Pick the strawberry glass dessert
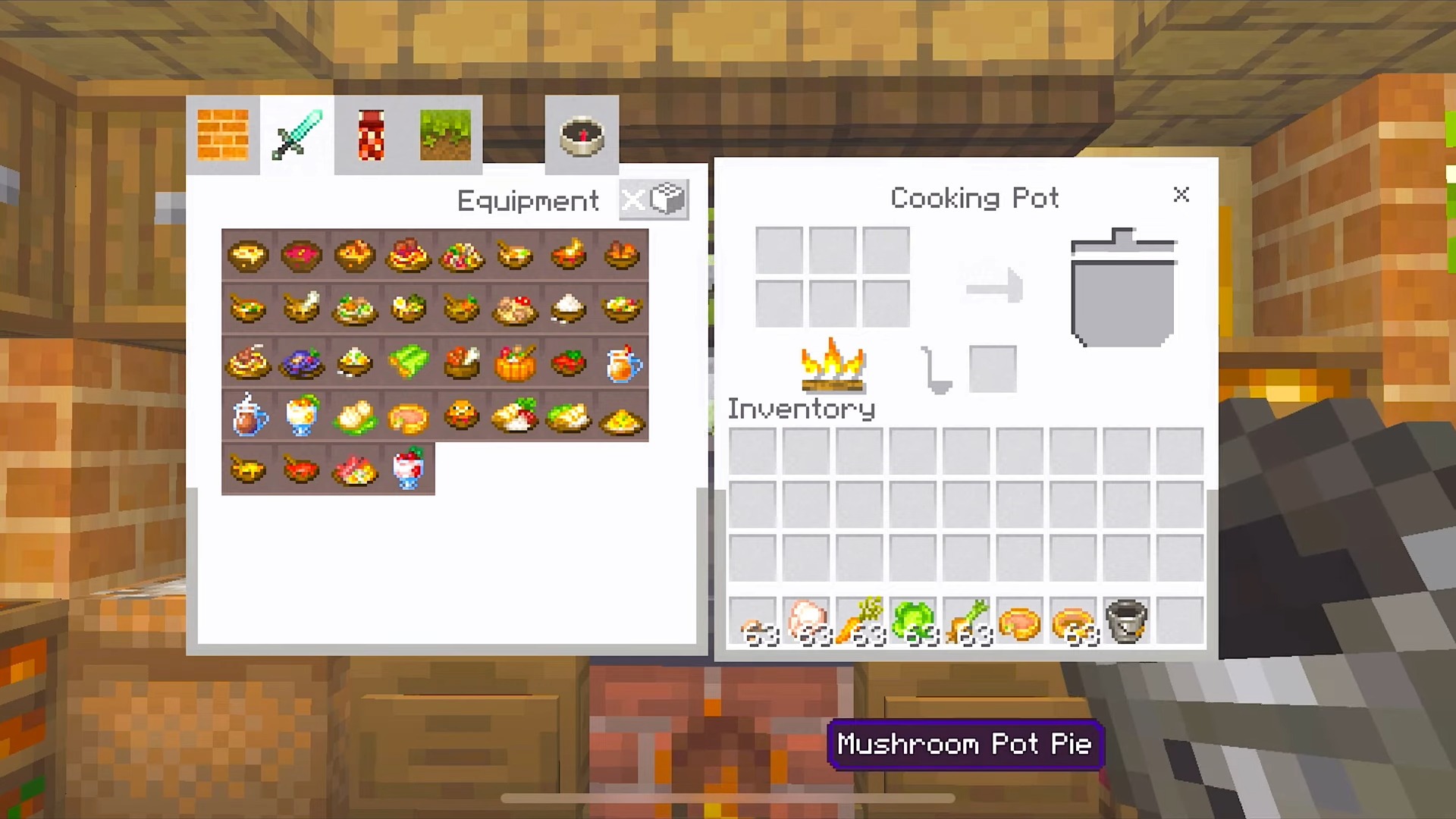The image size is (1456, 819). (409, 469)
